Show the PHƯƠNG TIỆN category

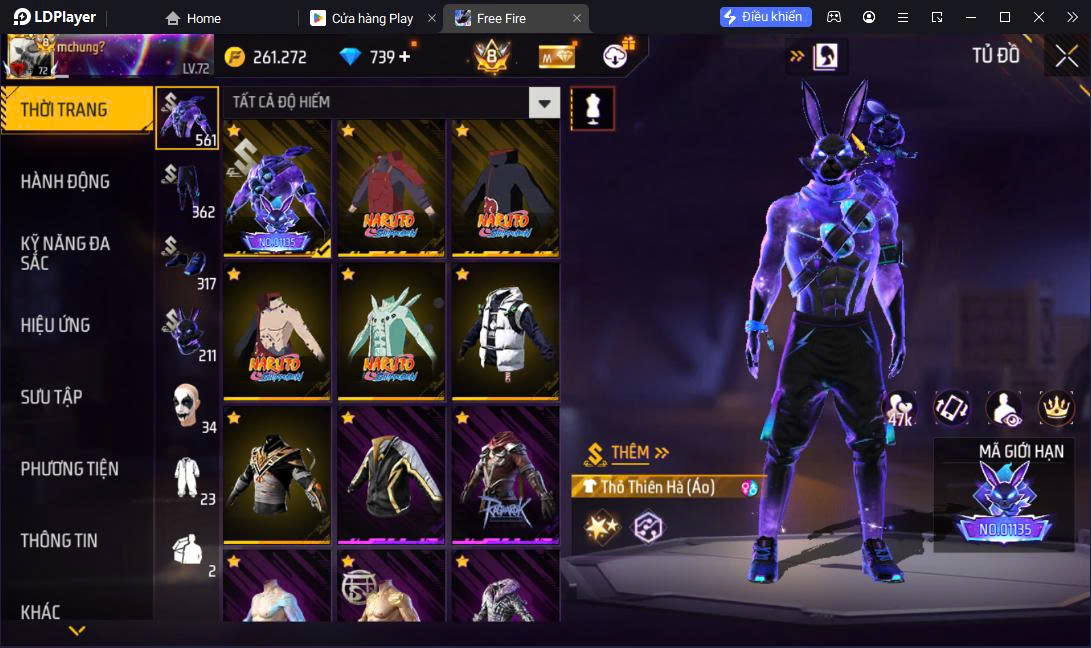pos(70,469)
